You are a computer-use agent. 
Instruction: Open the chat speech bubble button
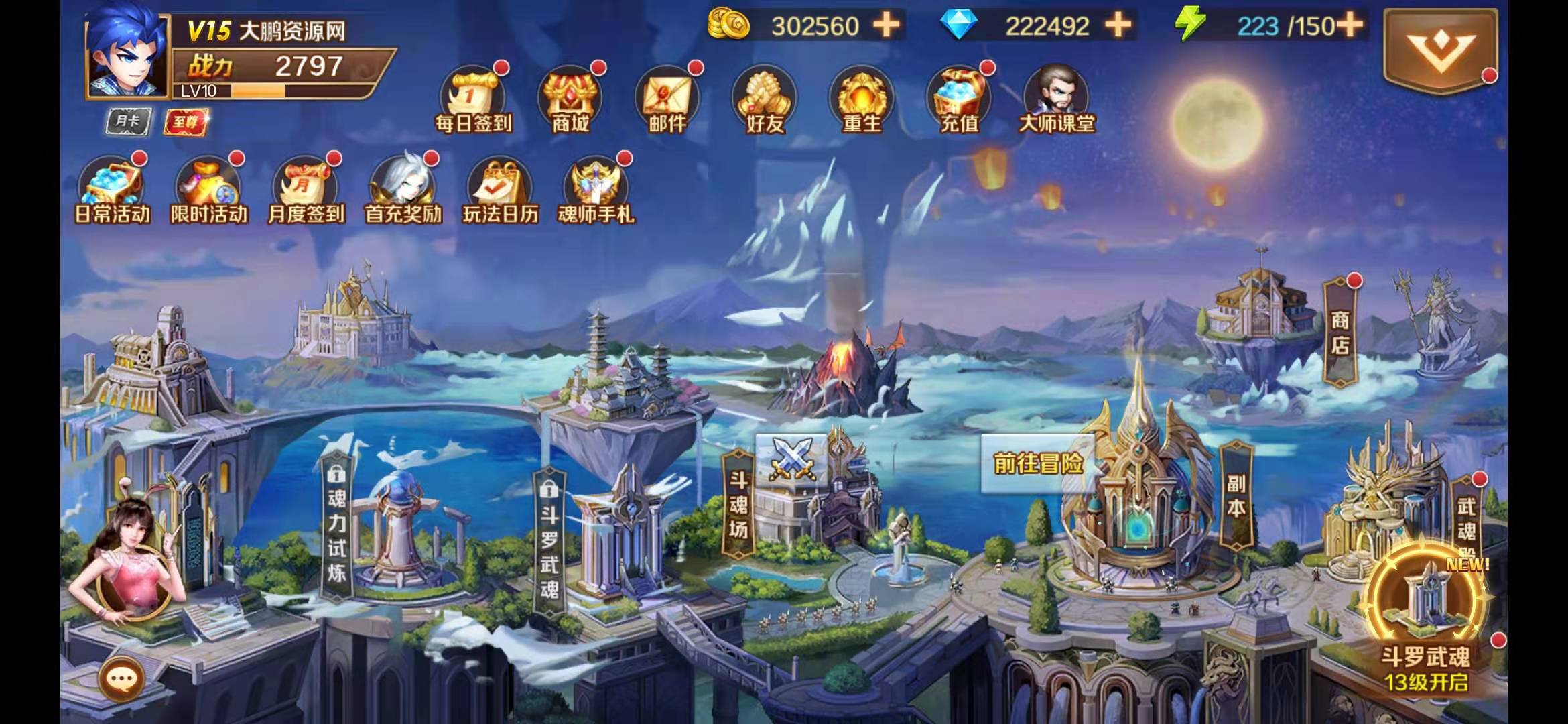point(122,679)
